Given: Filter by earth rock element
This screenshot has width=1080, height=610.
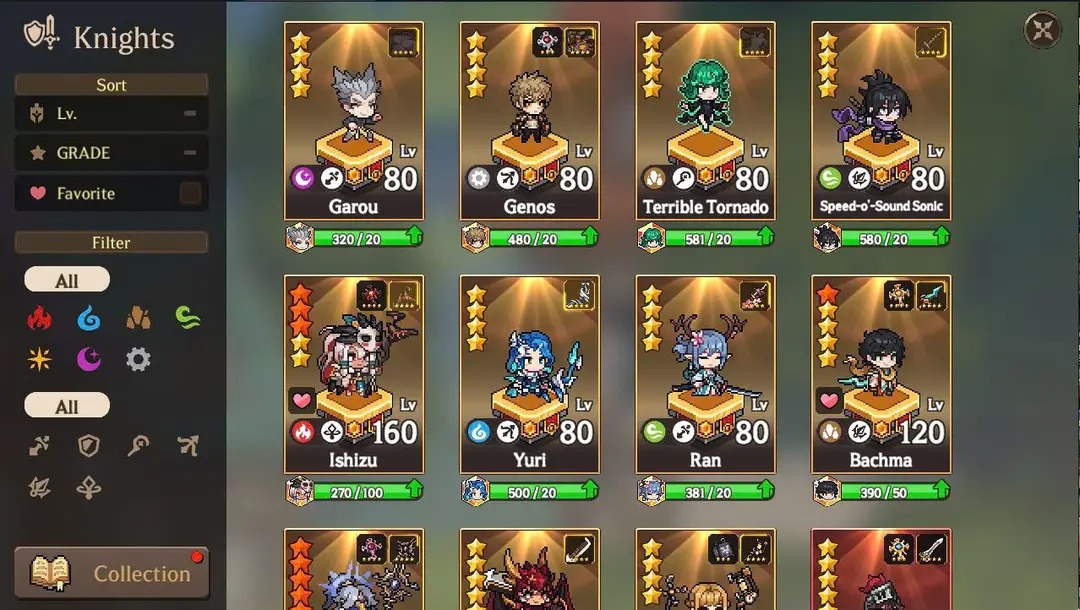Looking at the screenshot, I should tap(138, 319).
